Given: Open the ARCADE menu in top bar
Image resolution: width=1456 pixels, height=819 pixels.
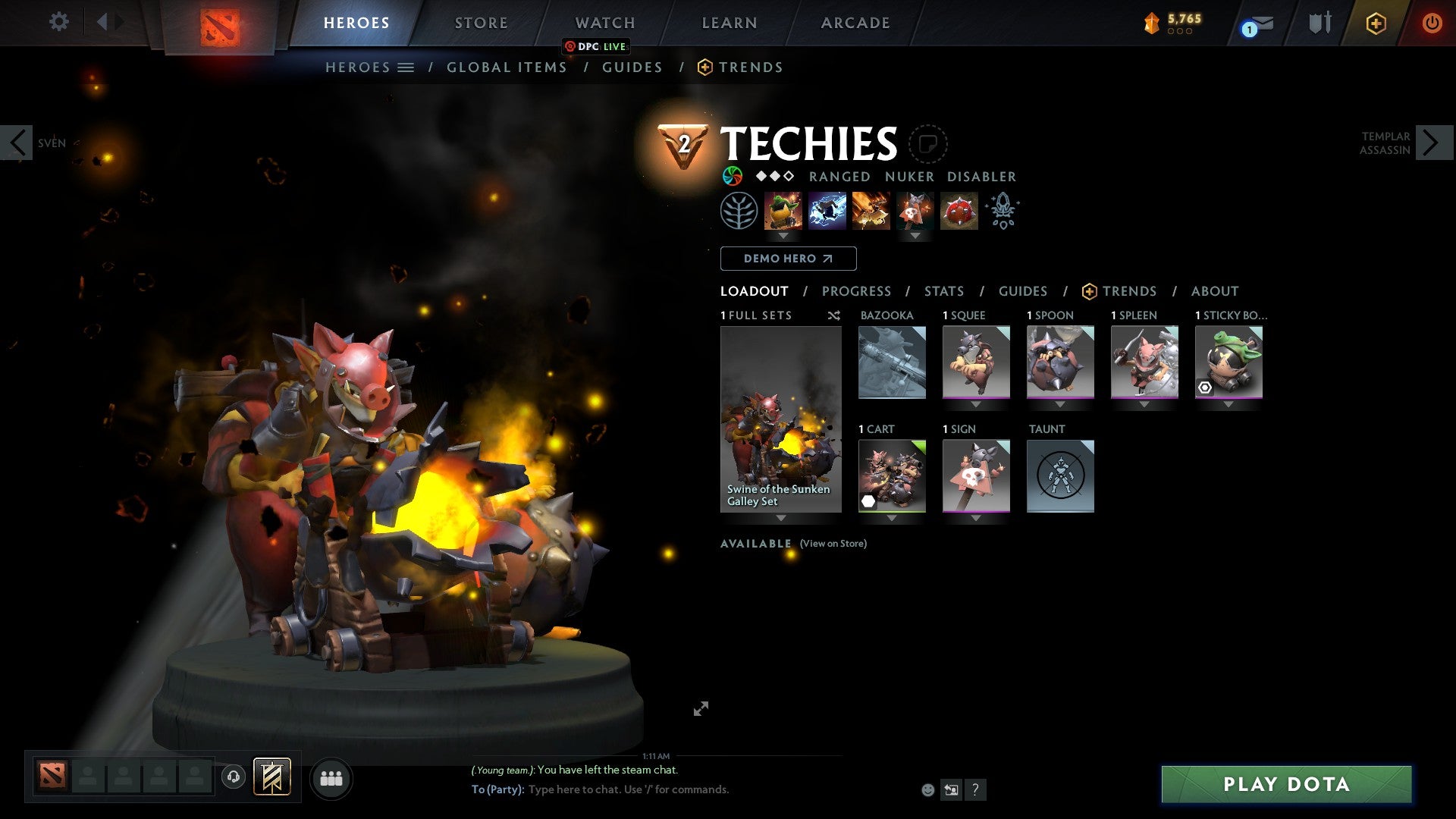Looking at the screenshot, I should [855, 23].
